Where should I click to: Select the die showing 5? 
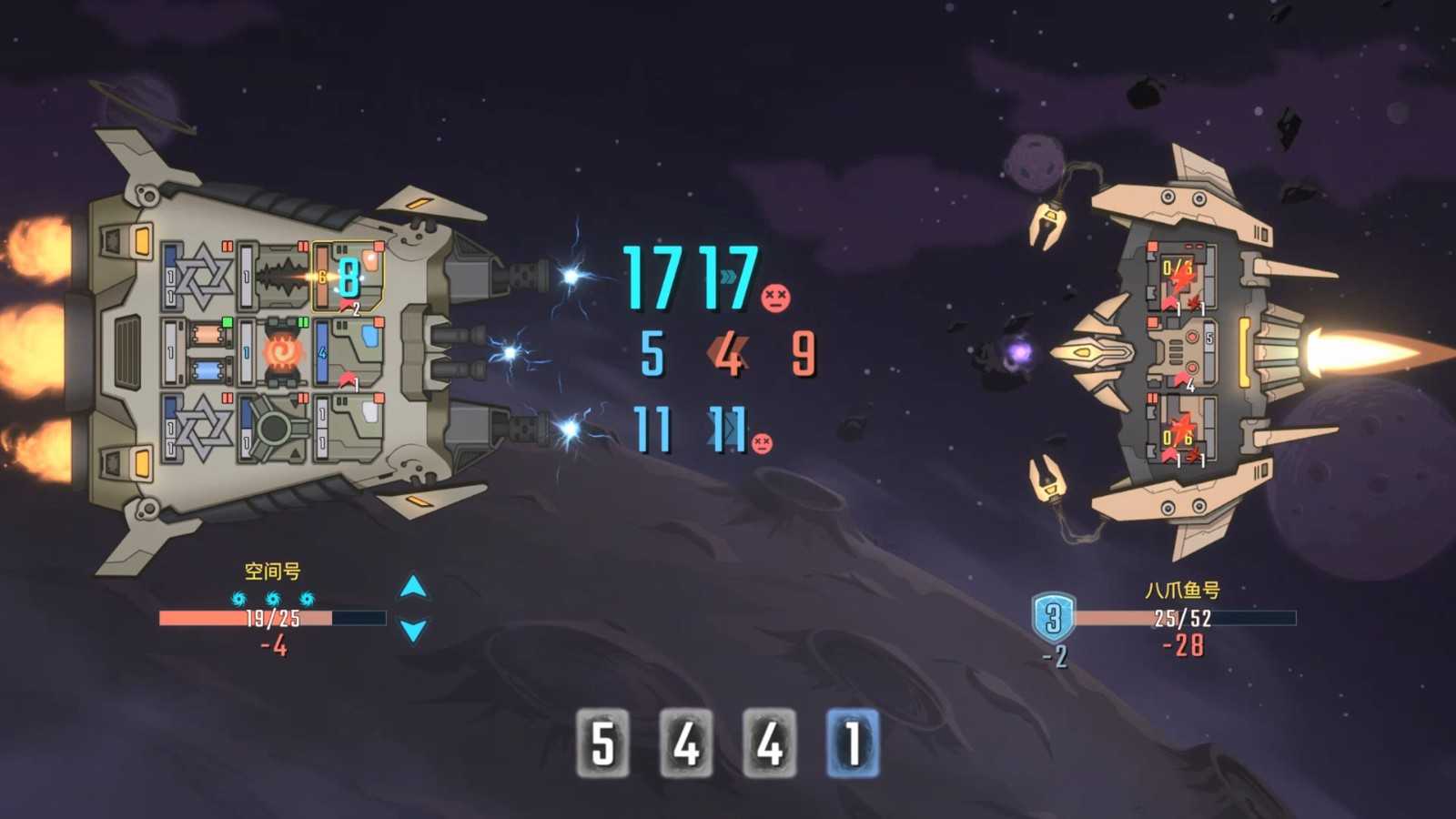[602, 743]
